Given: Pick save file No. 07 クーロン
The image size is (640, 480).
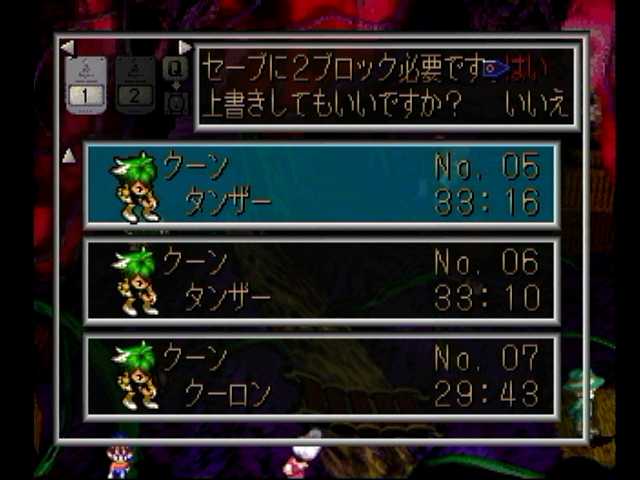Looking at the screenshot, I should click(321, 376).
